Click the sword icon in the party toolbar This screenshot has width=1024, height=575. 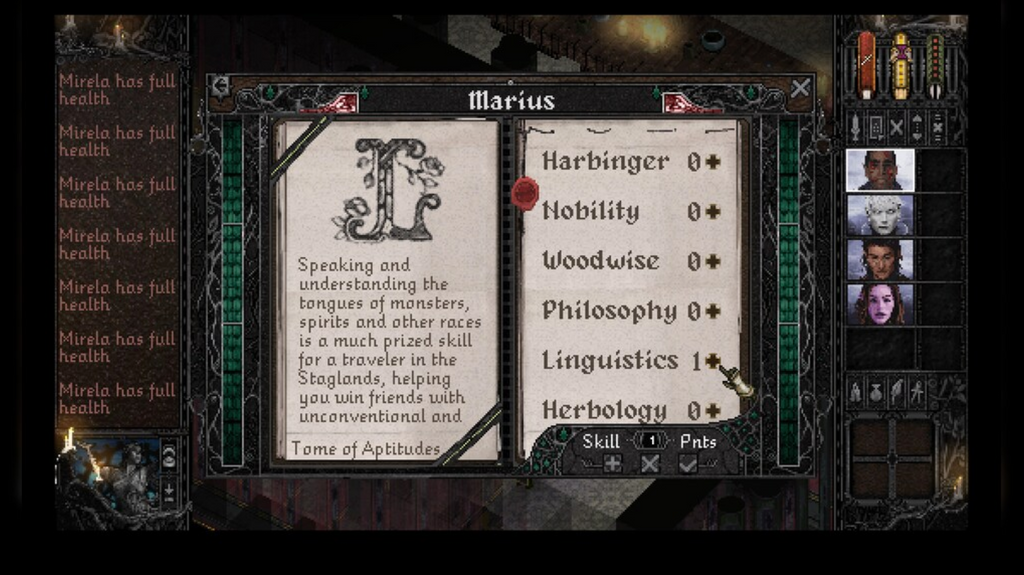click(x=856, y=127)
